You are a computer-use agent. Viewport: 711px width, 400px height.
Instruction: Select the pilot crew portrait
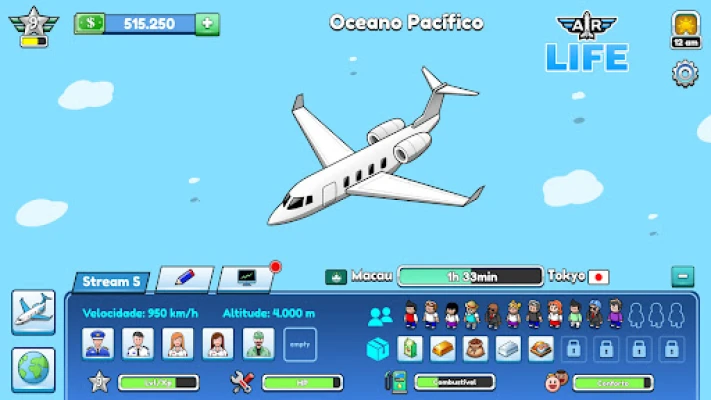98,343
